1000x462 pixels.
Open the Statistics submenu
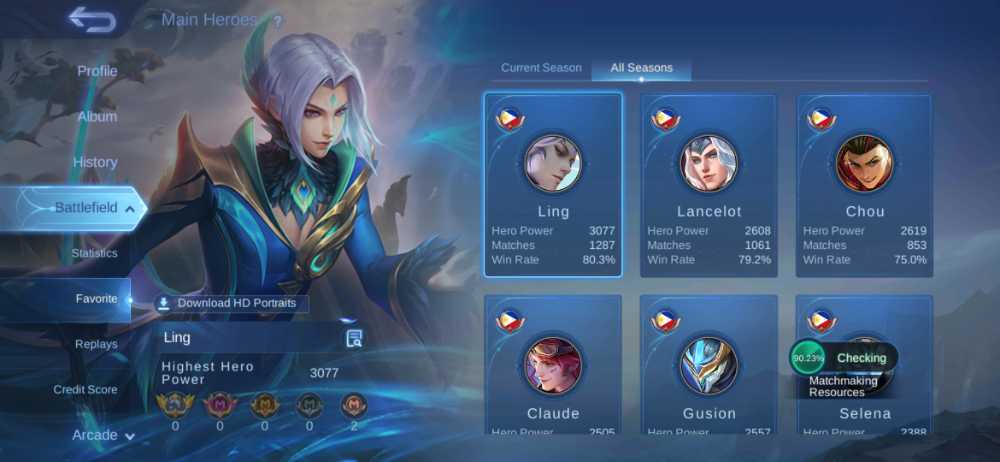click(x=94, y=253)
